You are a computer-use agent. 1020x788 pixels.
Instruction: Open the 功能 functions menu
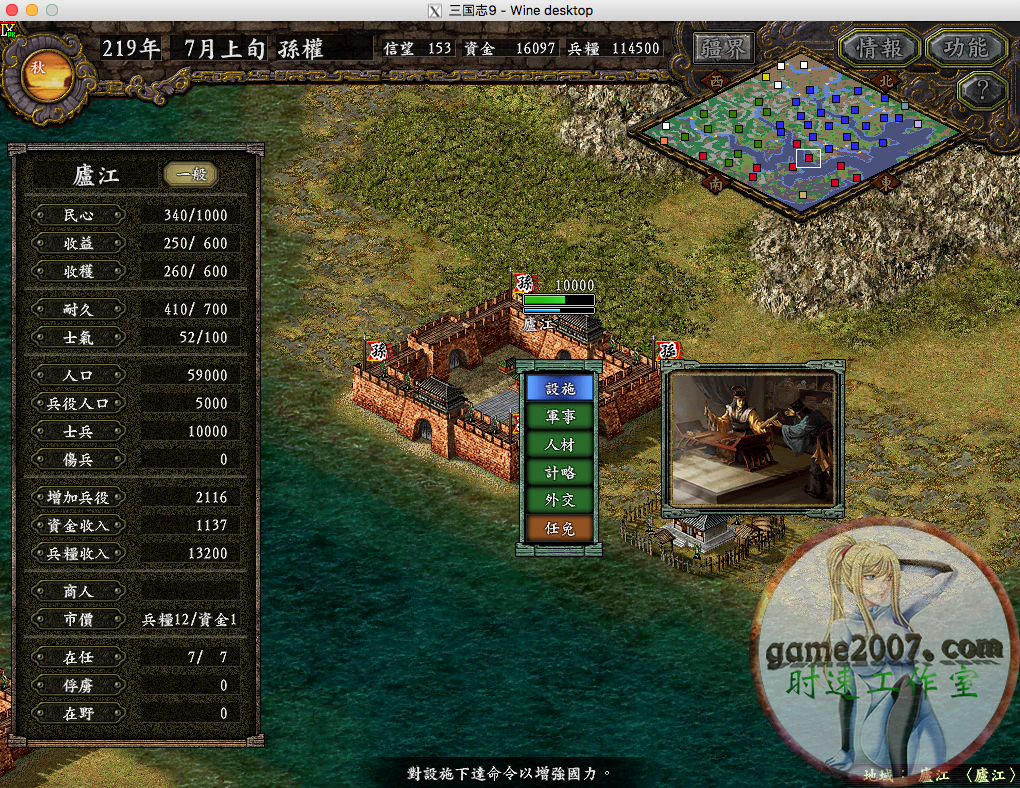click(965, 47)
